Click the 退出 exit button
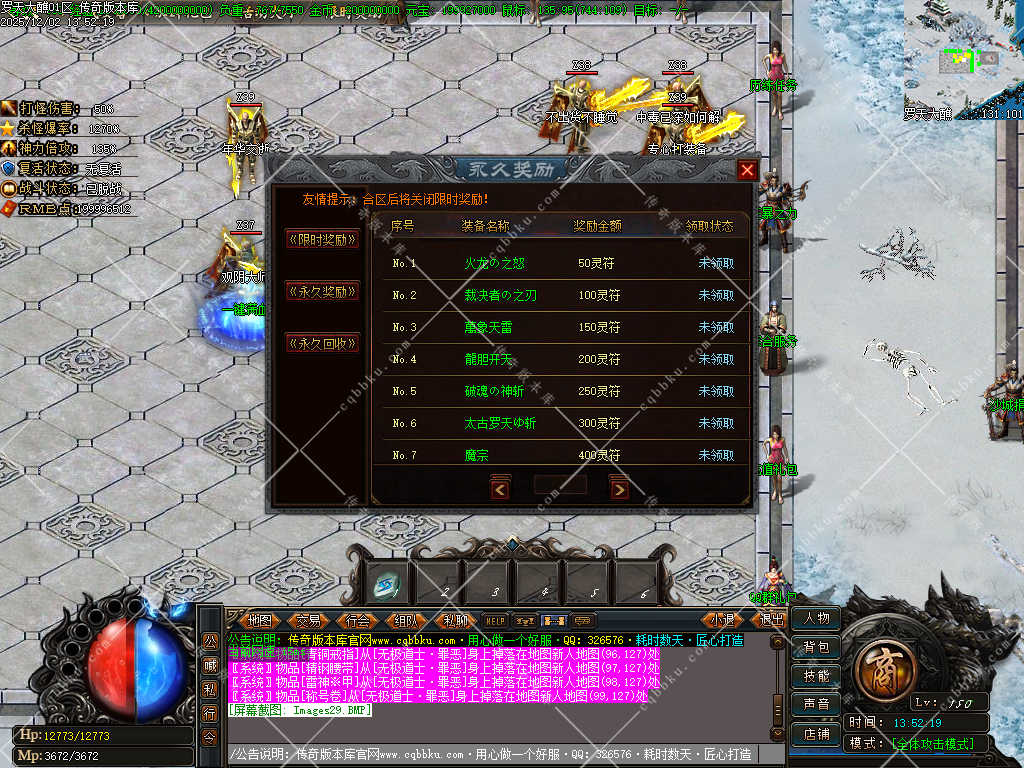Image resolution: width=1024 pixels, height=768 pixels. (x=772, y=620)
